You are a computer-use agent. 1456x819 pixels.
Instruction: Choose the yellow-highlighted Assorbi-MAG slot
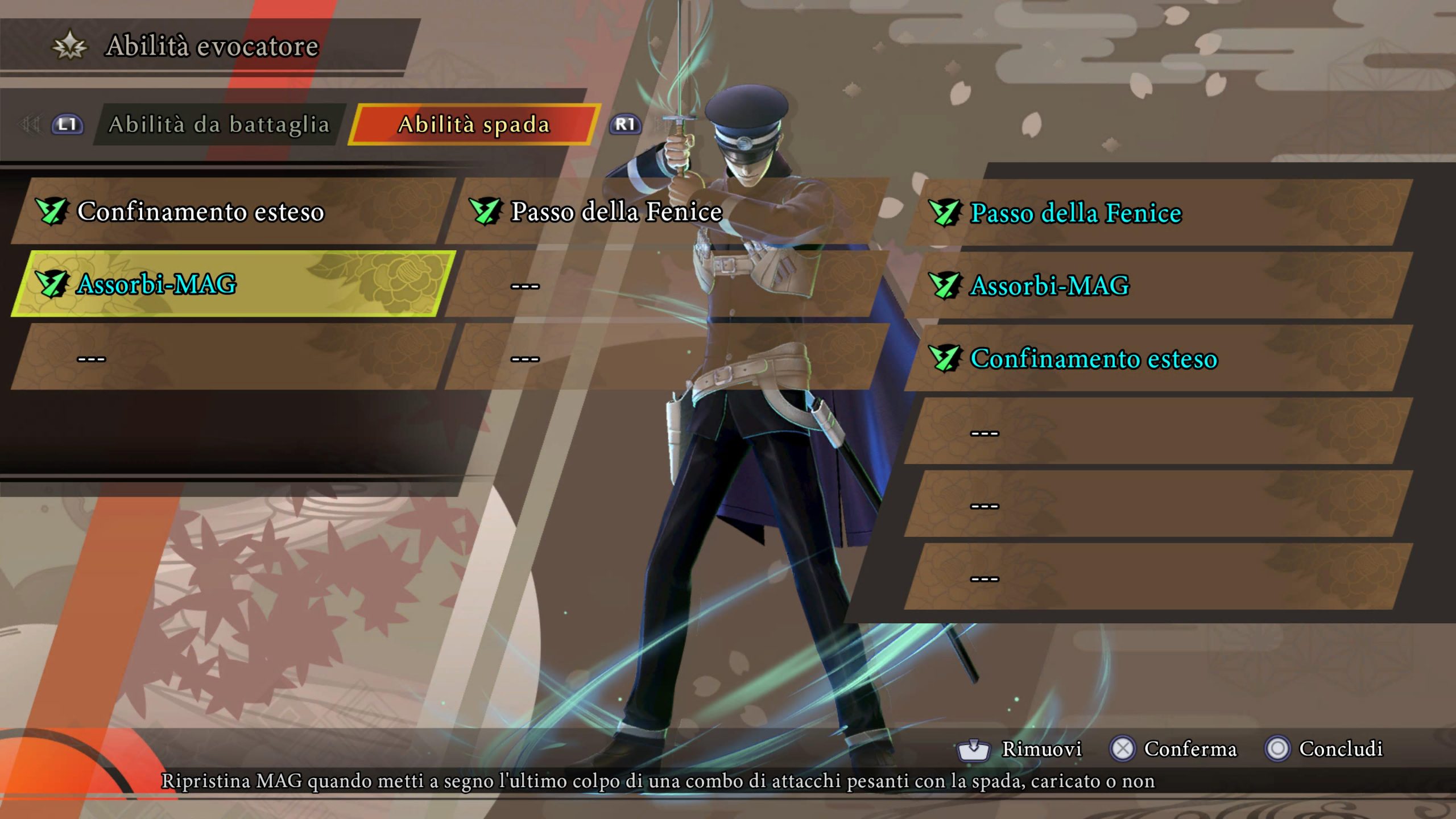pos(233,284)
